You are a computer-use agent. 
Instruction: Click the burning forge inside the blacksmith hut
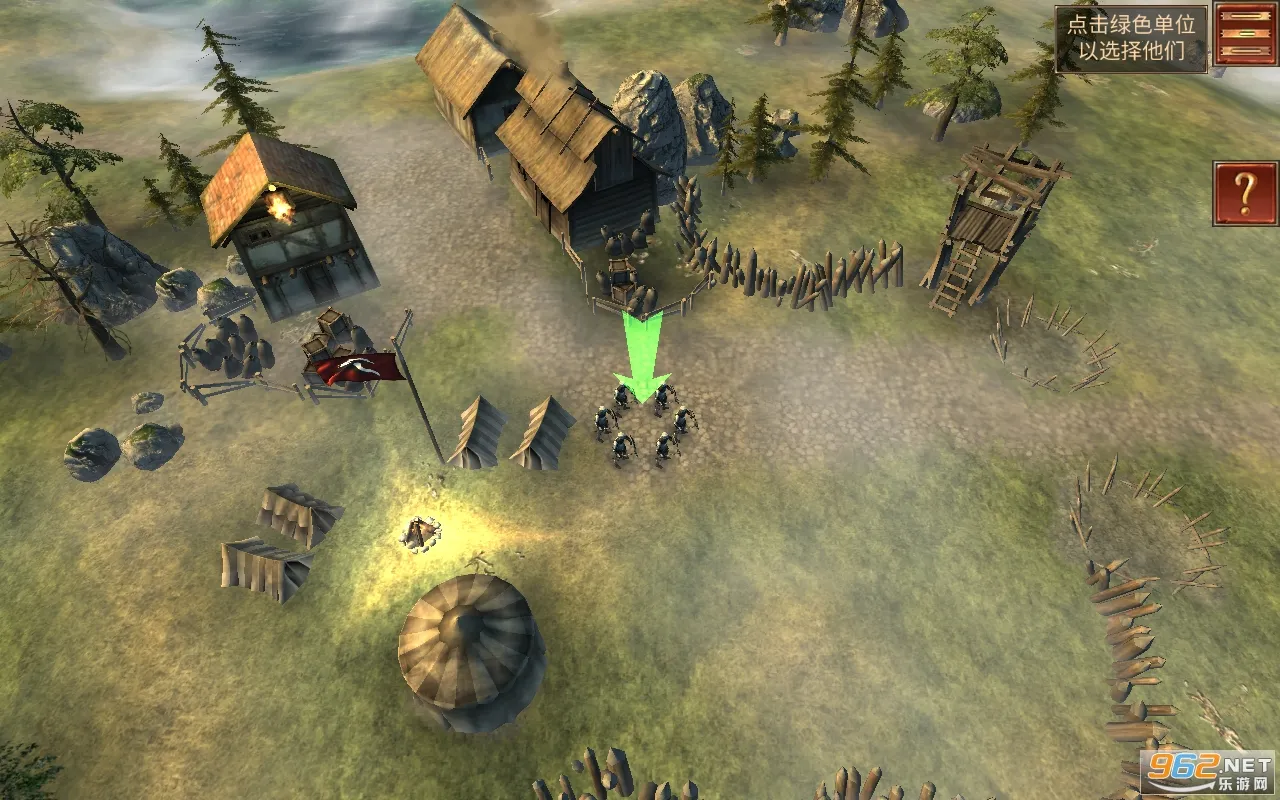pos(282,205)
